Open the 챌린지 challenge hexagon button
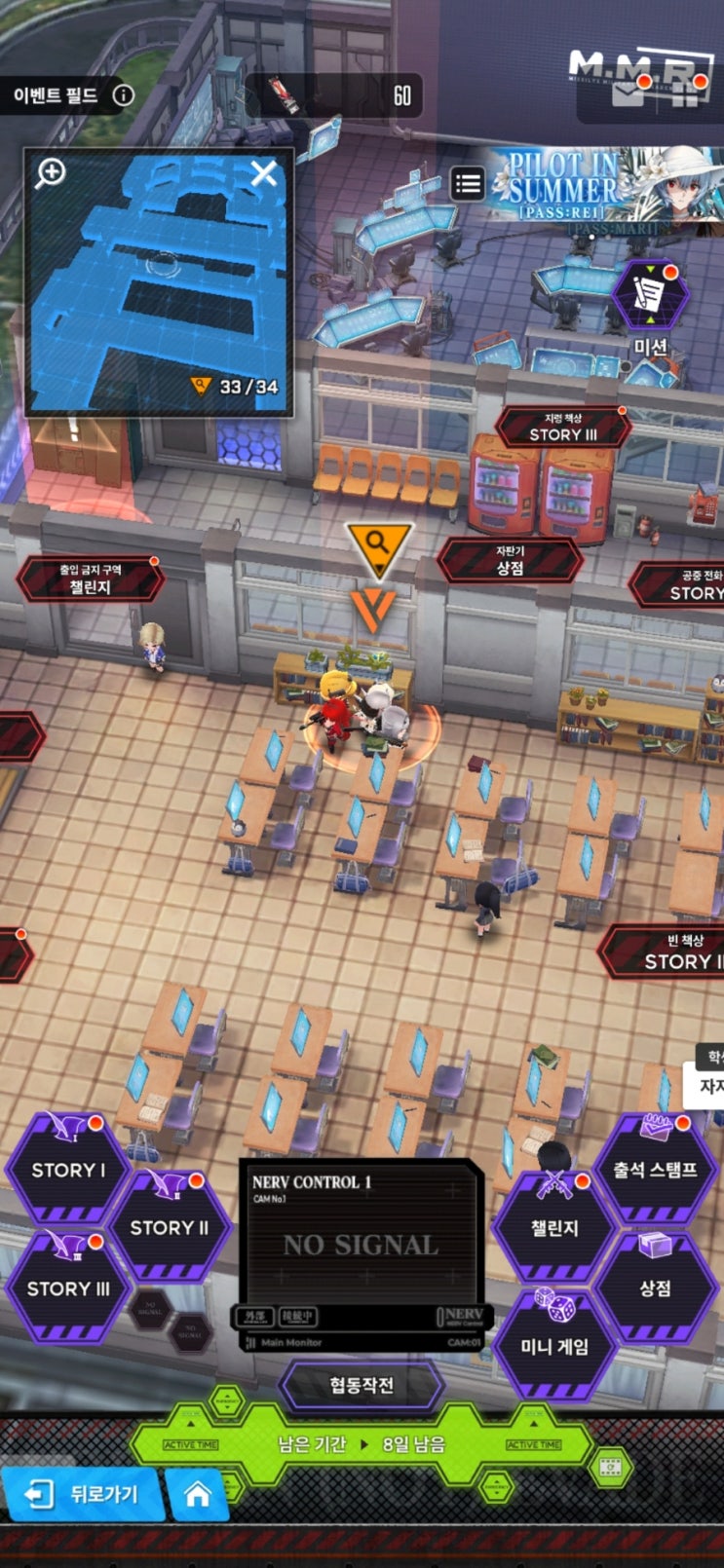Viewport: 724px width, 1568px height. (554, 1227)
